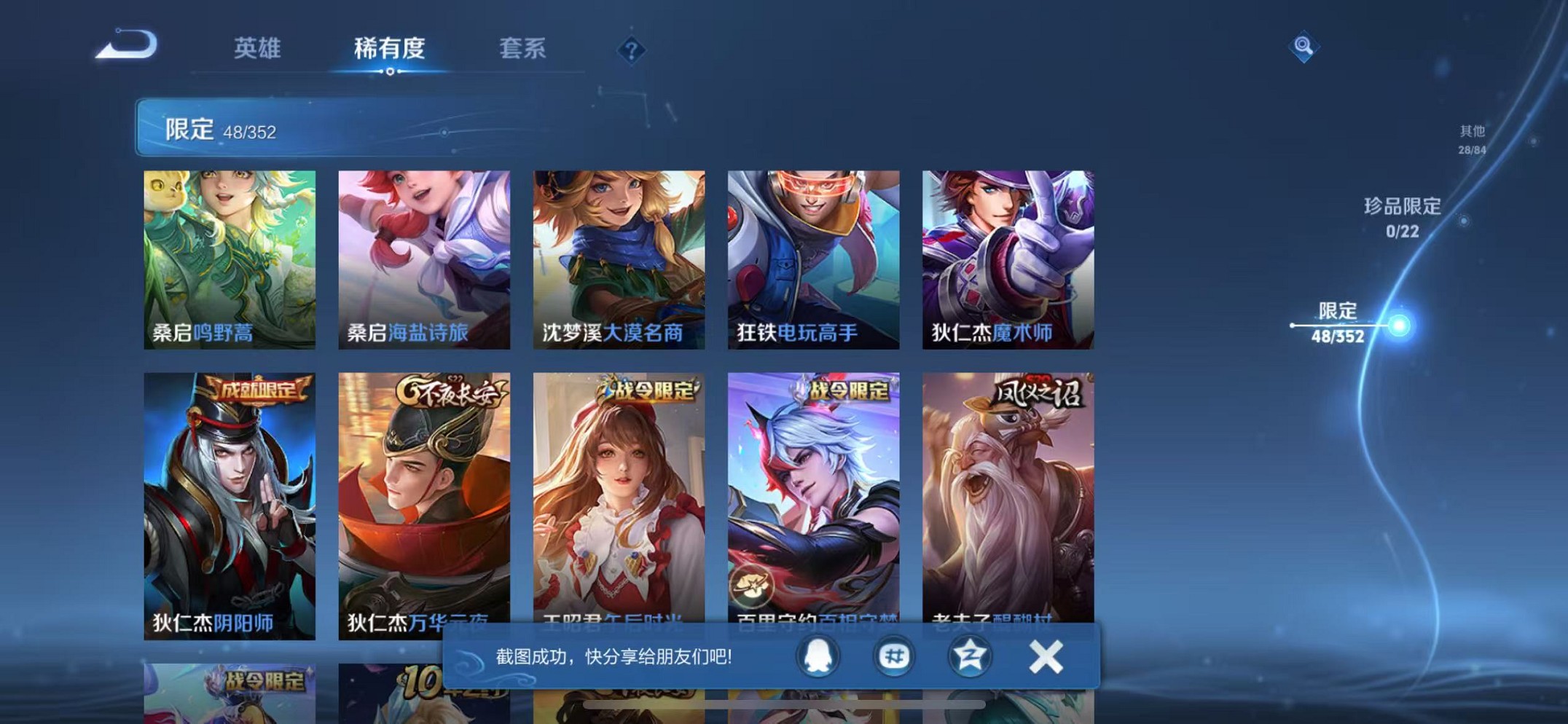Open the help question mark icon

pyautogui.click(x=632, y=50)
